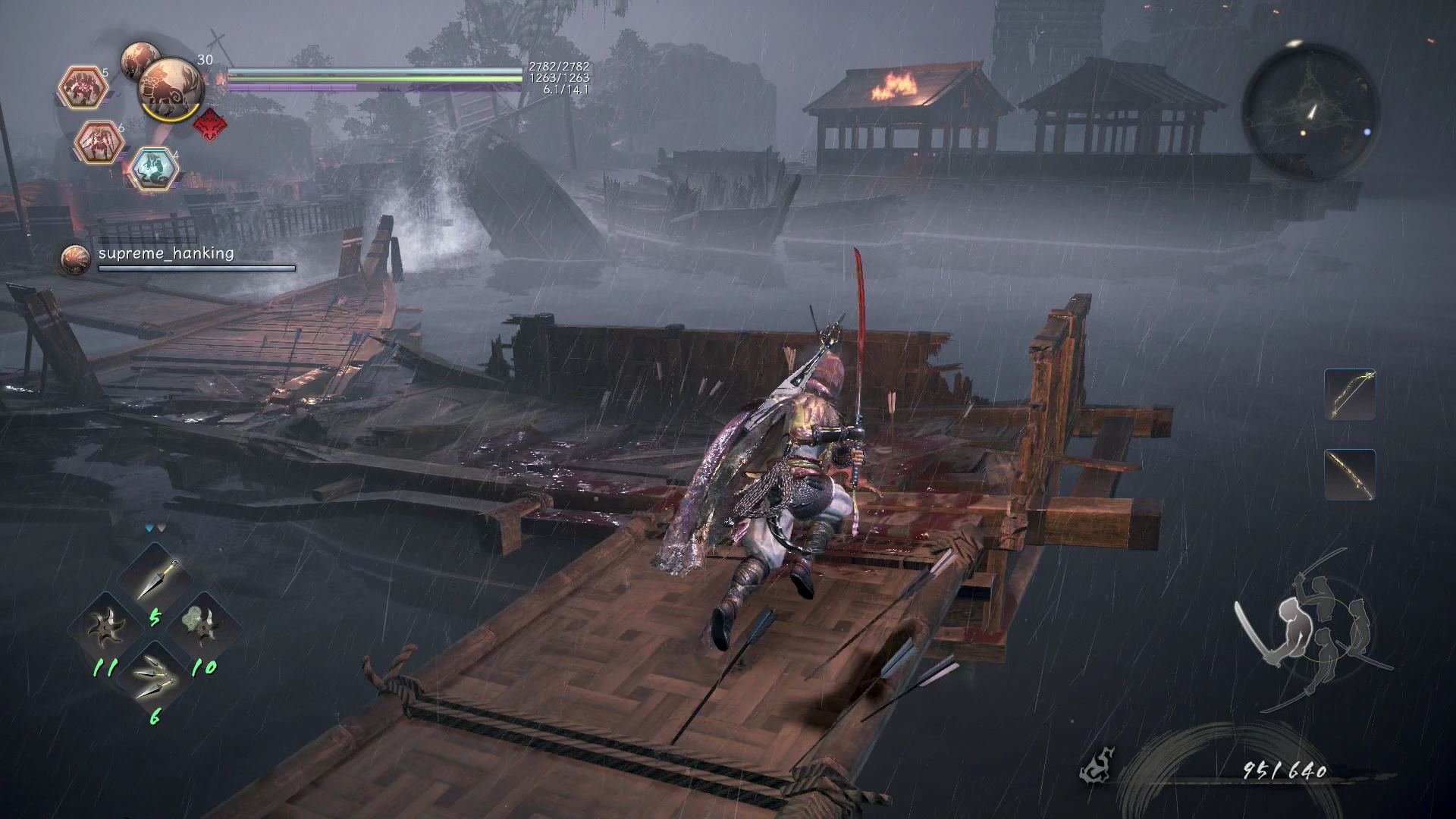1456x819 pixels.
Task: Choose the teal serpent Soul Core with count 4
Action: 155,165
